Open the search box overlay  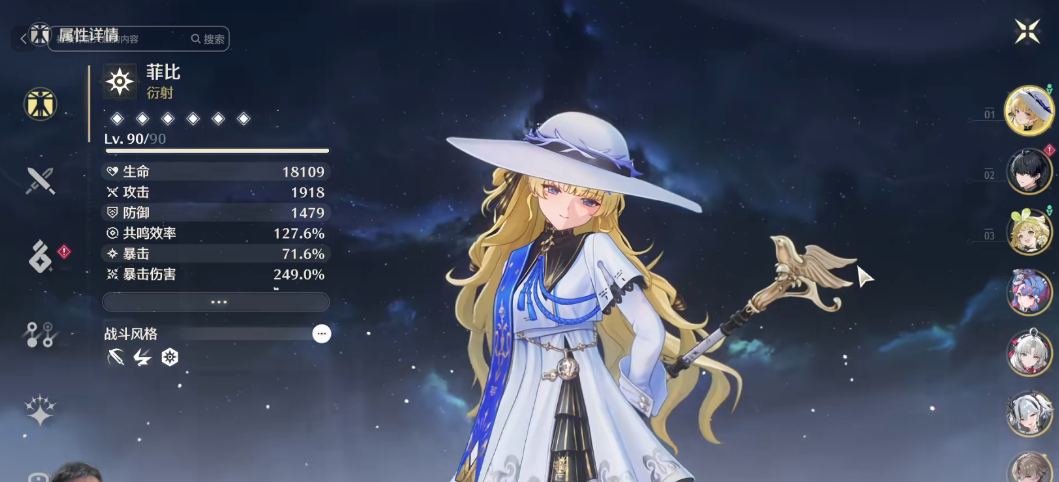pos(208,39)
